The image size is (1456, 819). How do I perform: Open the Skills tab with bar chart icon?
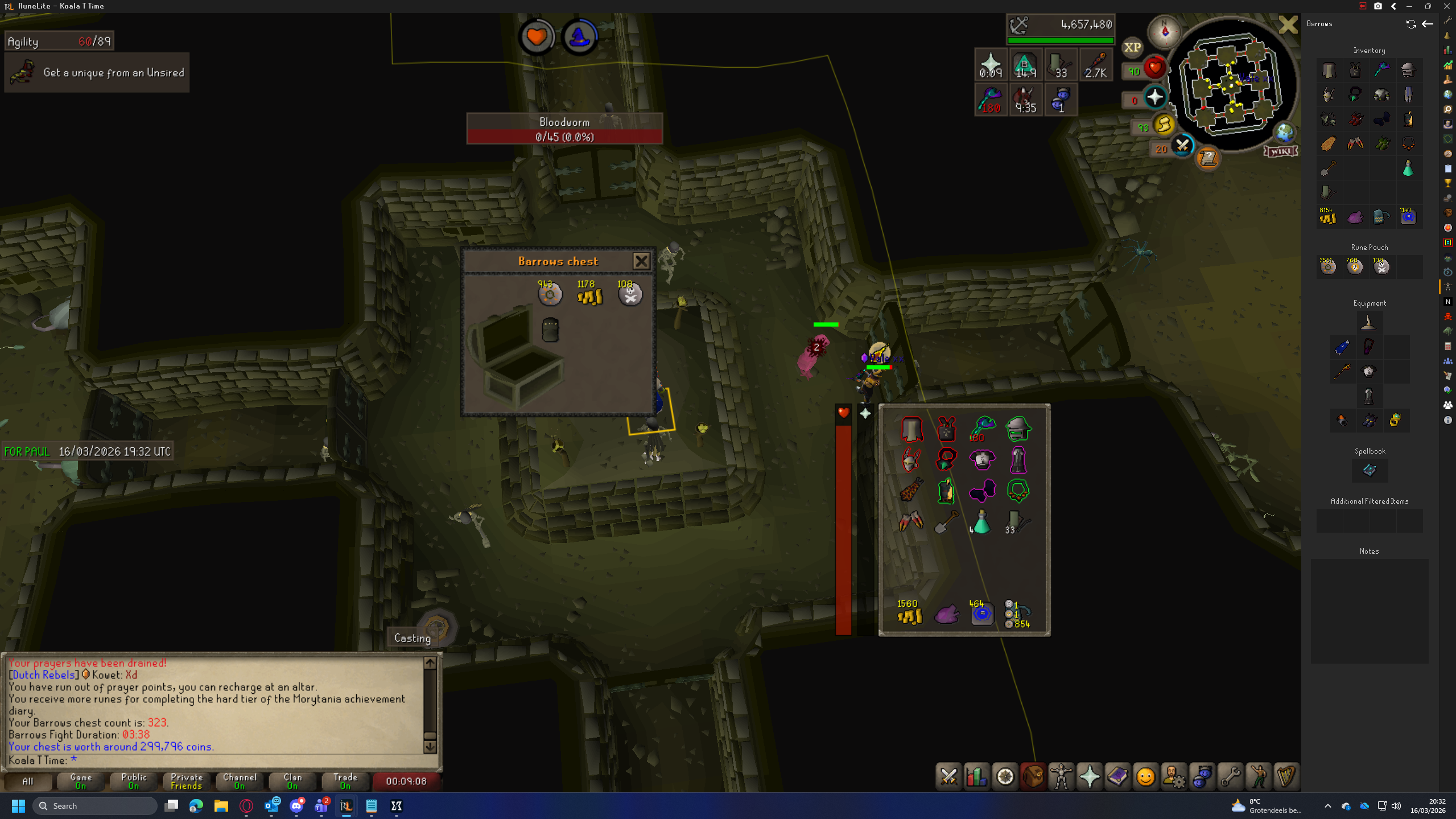976,777
